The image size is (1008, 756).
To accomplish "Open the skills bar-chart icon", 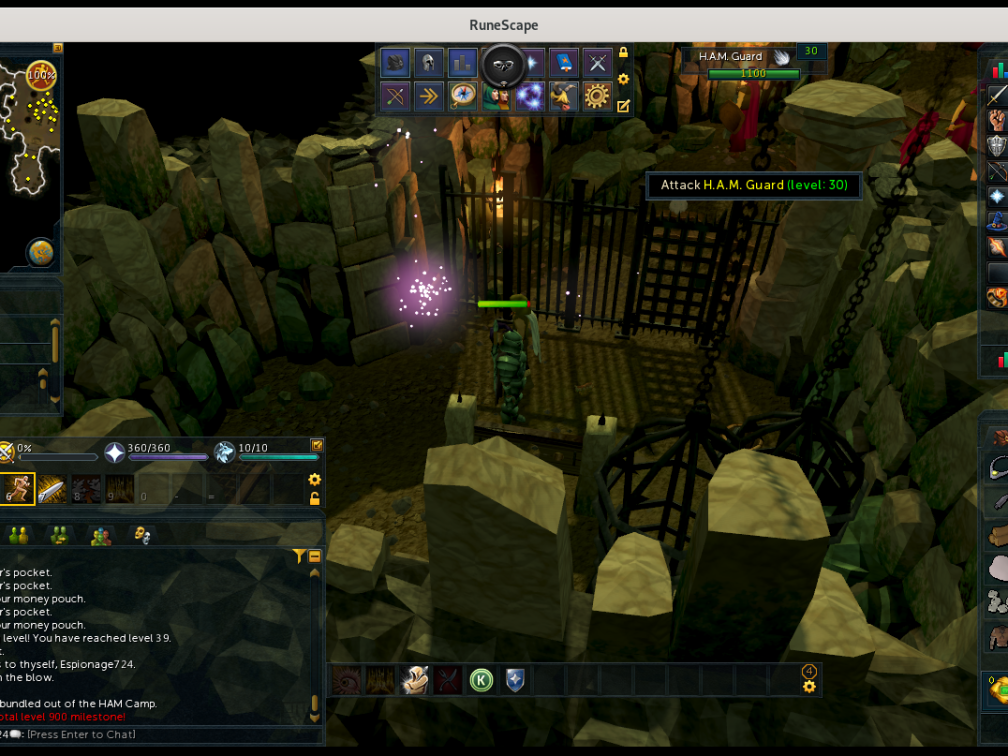I will click(x=462, y=62).
